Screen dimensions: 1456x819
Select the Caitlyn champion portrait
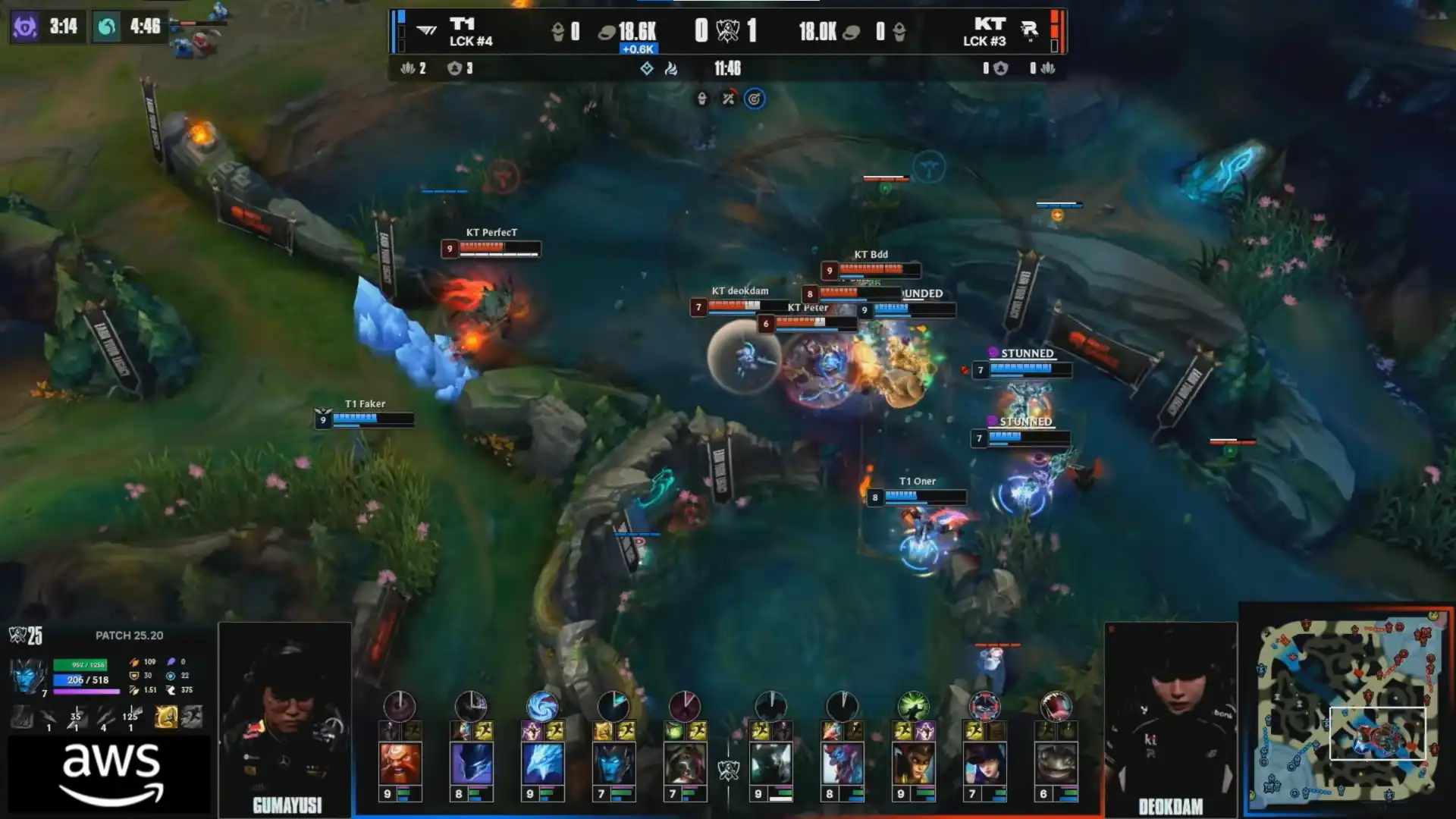point(984,764)
